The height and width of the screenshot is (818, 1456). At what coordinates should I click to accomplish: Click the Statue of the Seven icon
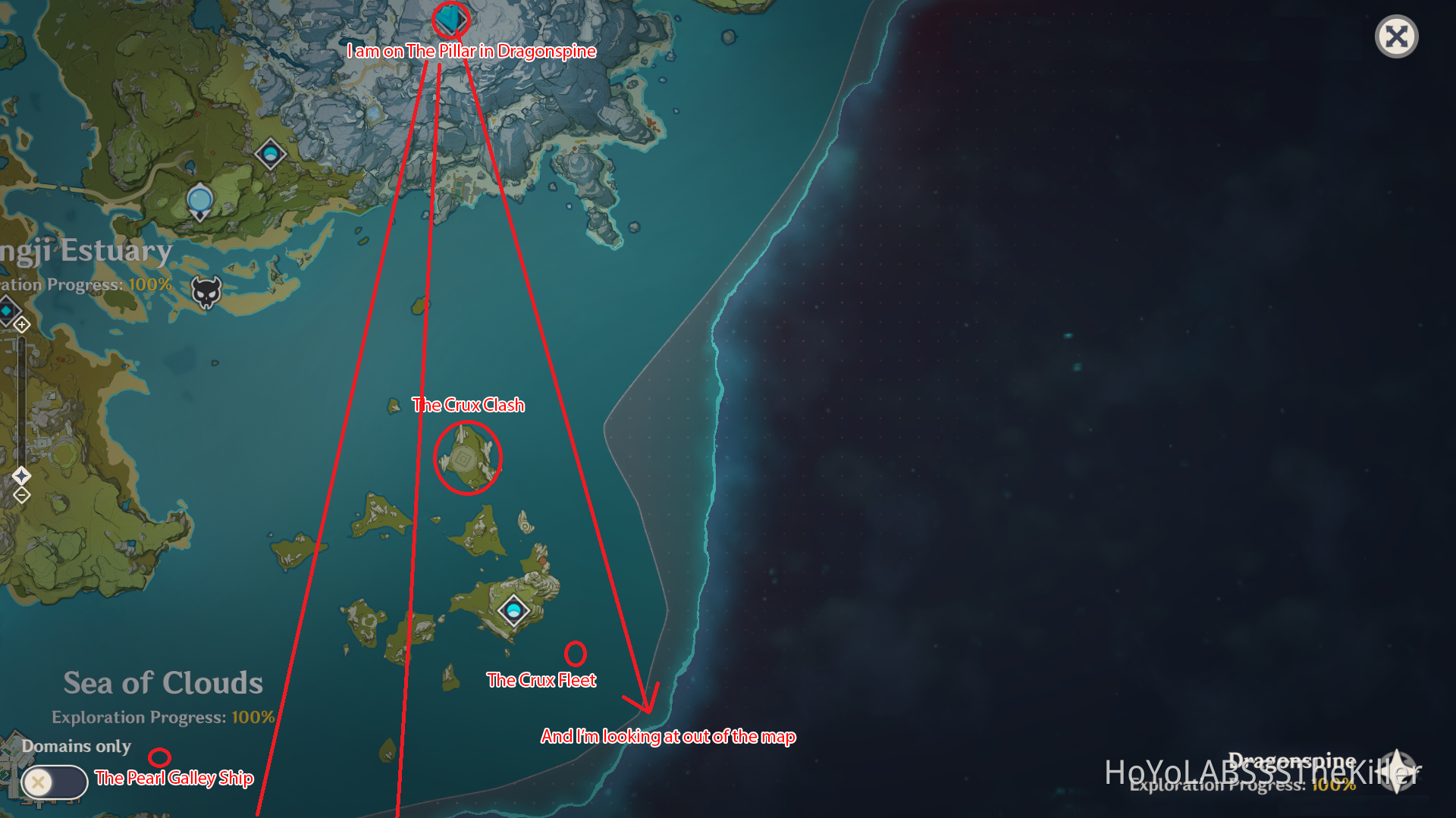pyautogui.click(x=198, y=200)
